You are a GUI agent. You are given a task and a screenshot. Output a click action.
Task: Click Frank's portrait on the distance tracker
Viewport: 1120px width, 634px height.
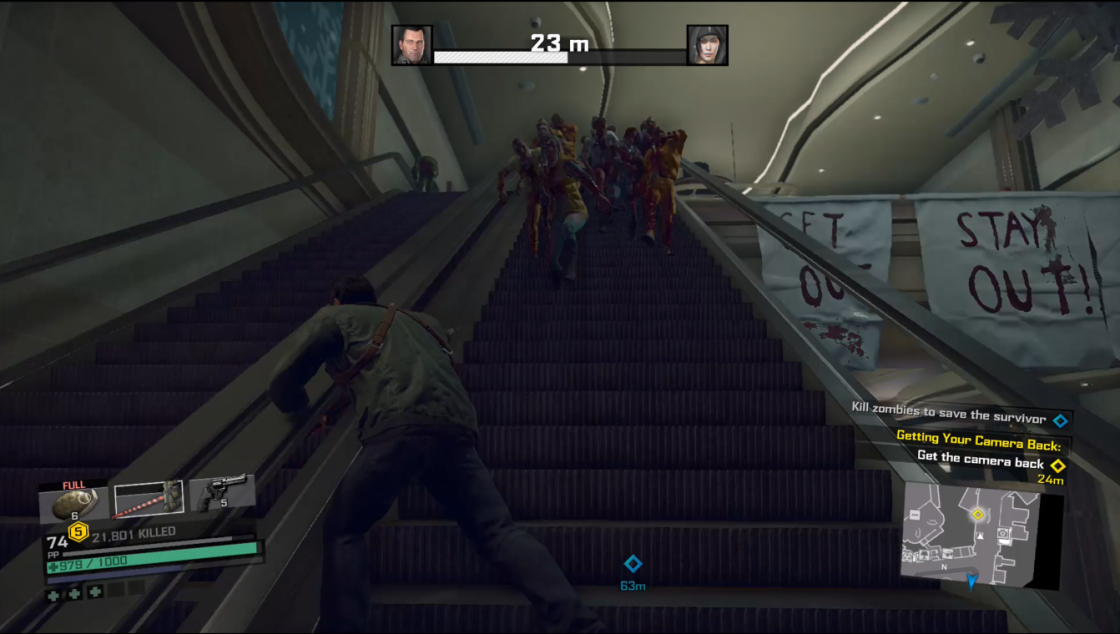tap(412, 45)
